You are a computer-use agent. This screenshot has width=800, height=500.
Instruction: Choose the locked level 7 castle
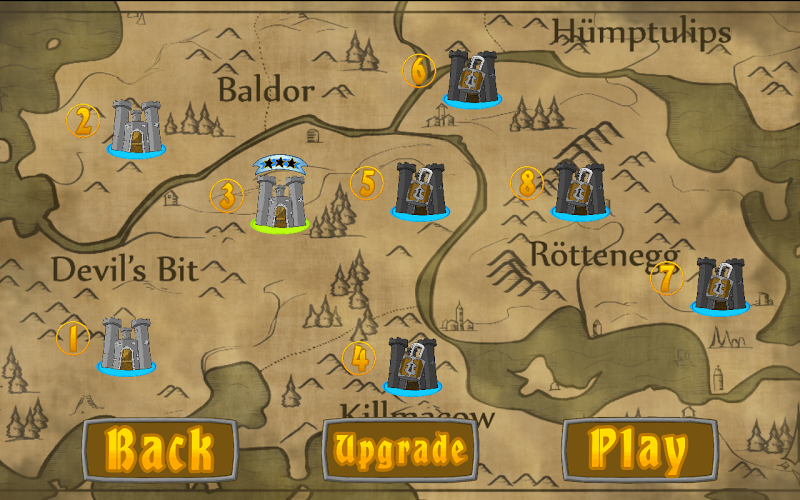click(x=720, y=285)
